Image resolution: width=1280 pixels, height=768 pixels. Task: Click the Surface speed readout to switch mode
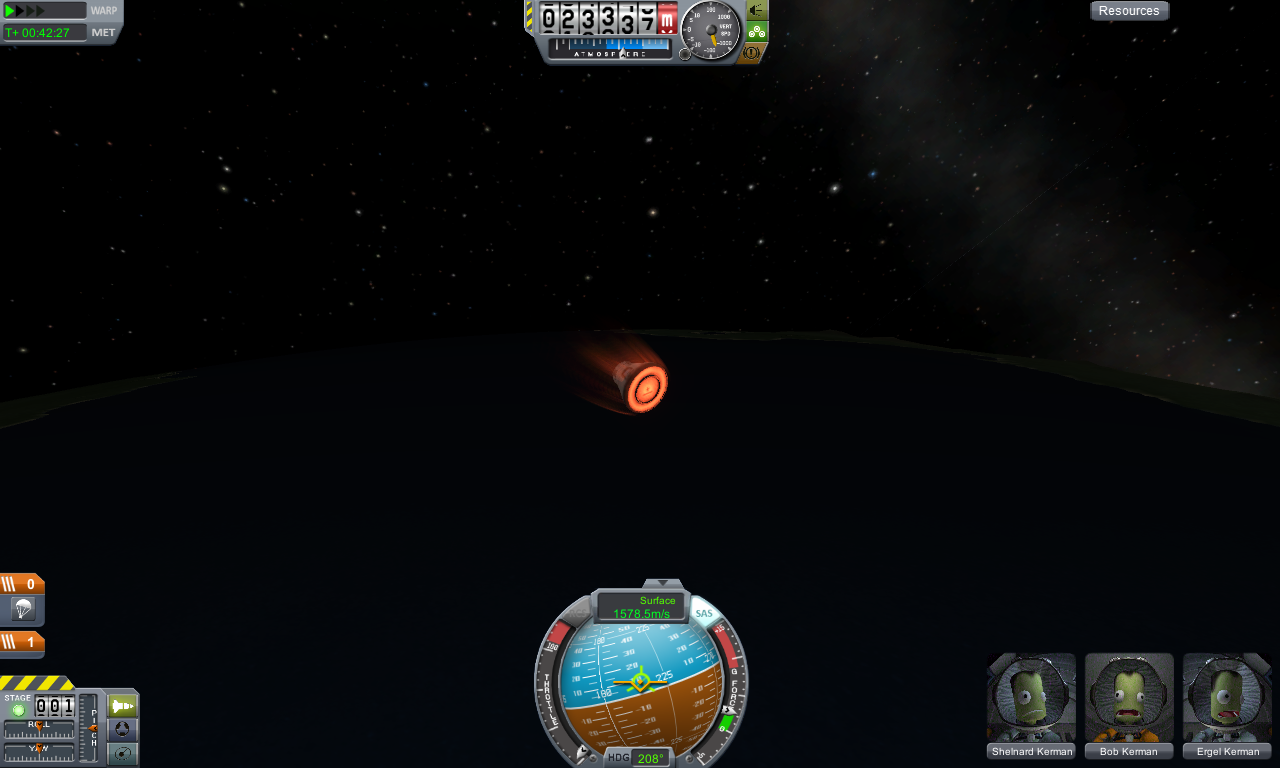(641, 607)
